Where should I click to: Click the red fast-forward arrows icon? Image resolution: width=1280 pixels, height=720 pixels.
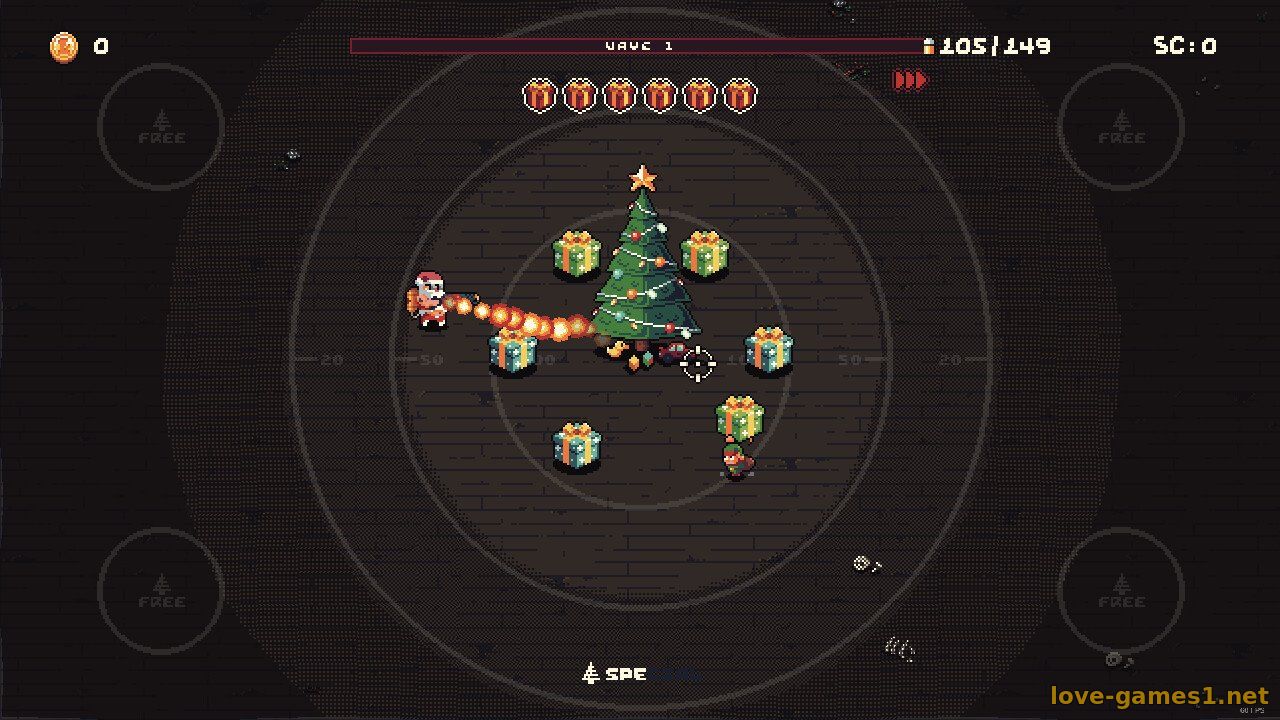coord(909,80)
